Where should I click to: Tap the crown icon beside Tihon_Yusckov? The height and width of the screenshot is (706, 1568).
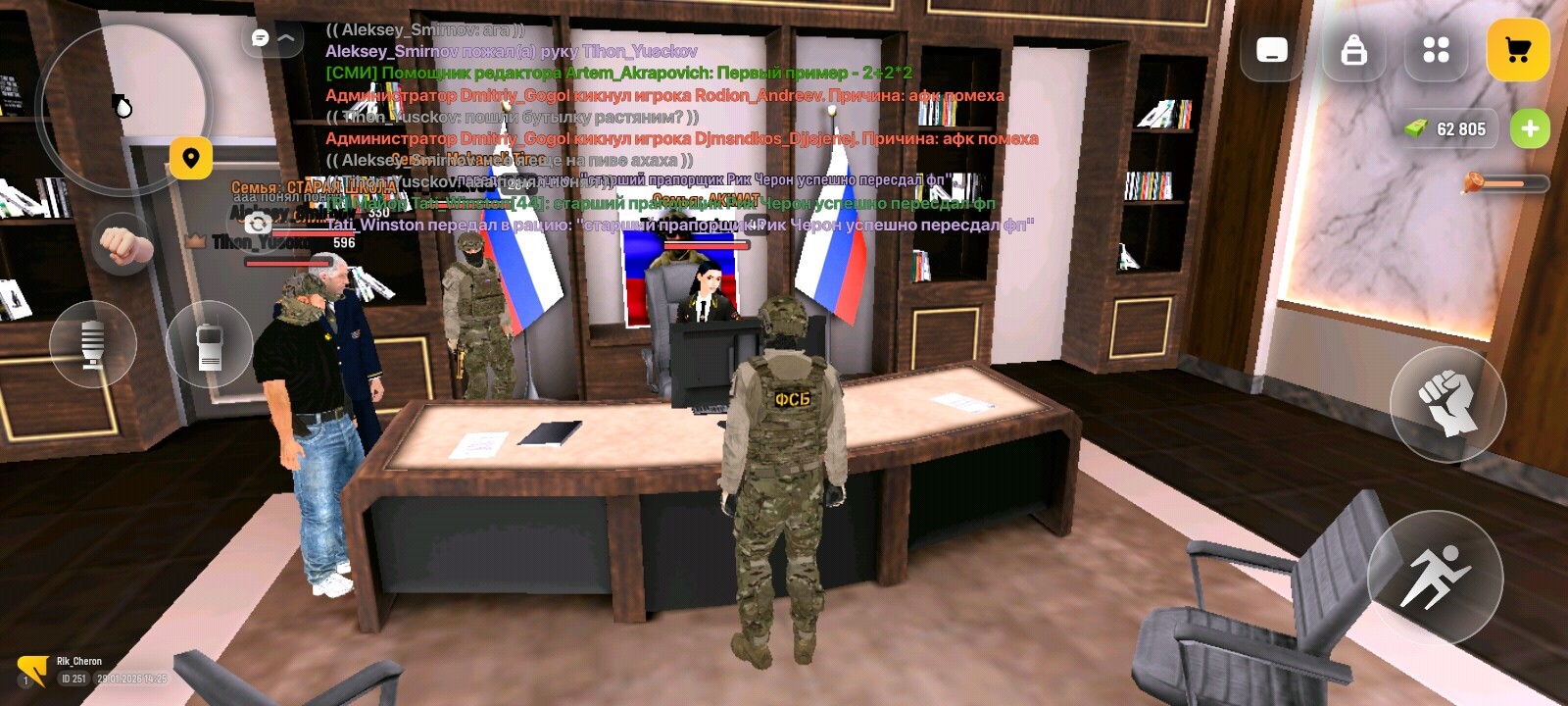coord(196,242)
